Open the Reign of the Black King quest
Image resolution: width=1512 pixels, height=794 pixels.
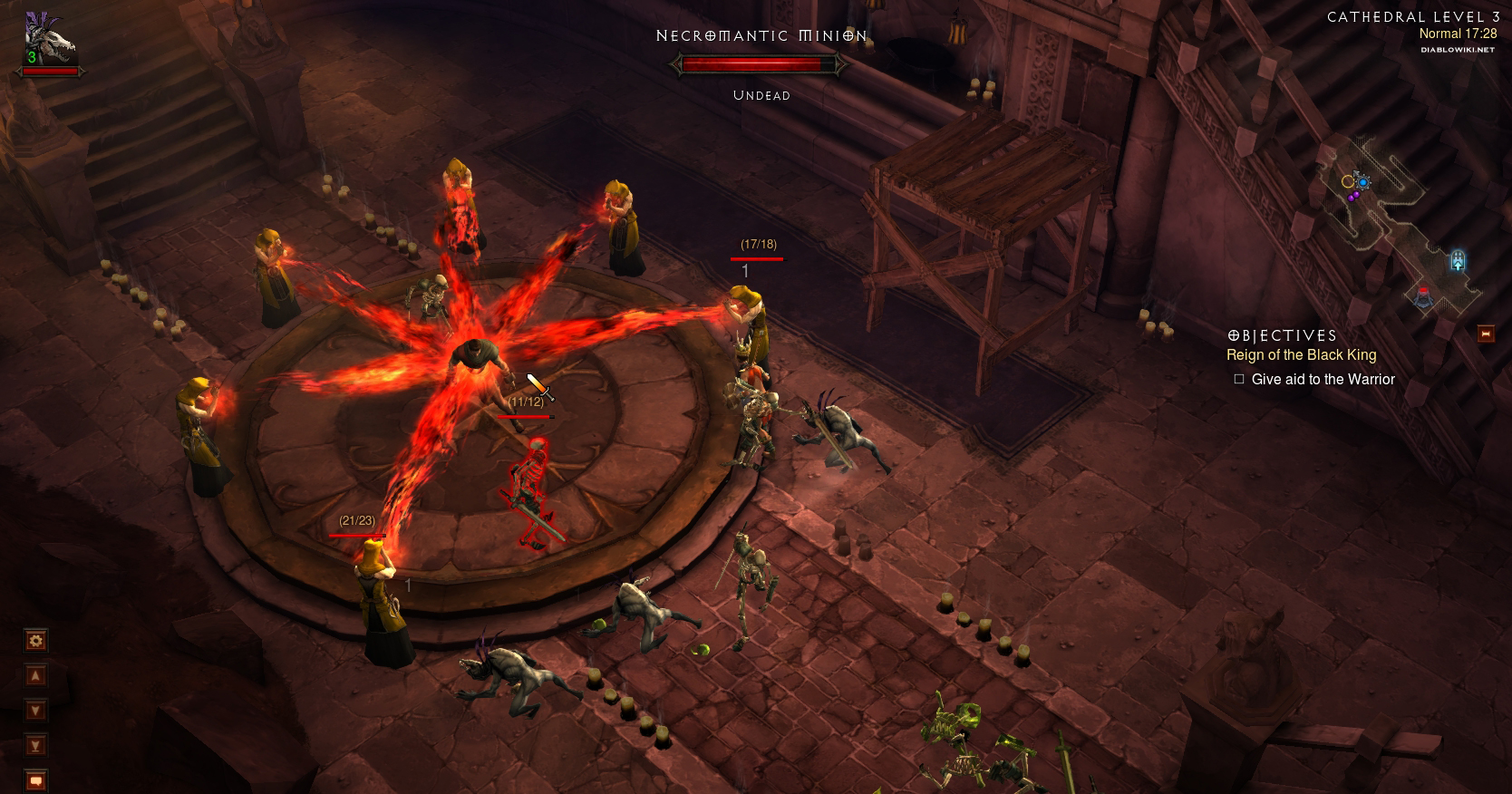pyautogui.click(x=1301, y=355)
